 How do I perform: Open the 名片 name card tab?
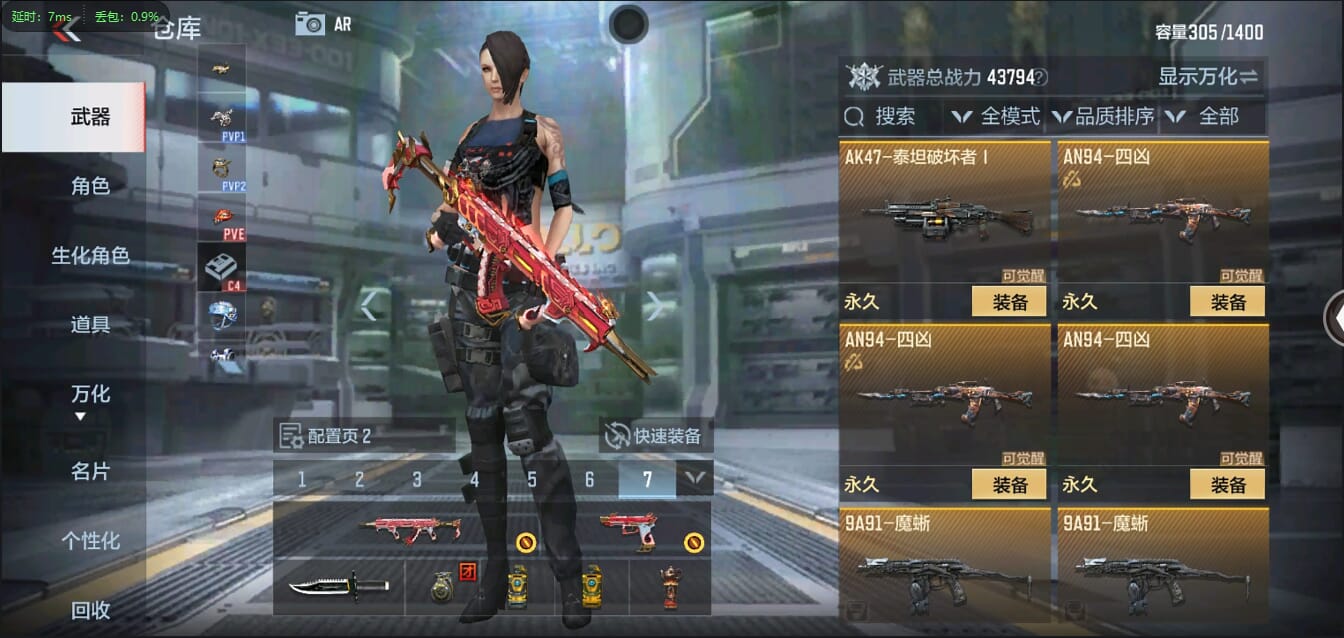(x=90, y=471)
